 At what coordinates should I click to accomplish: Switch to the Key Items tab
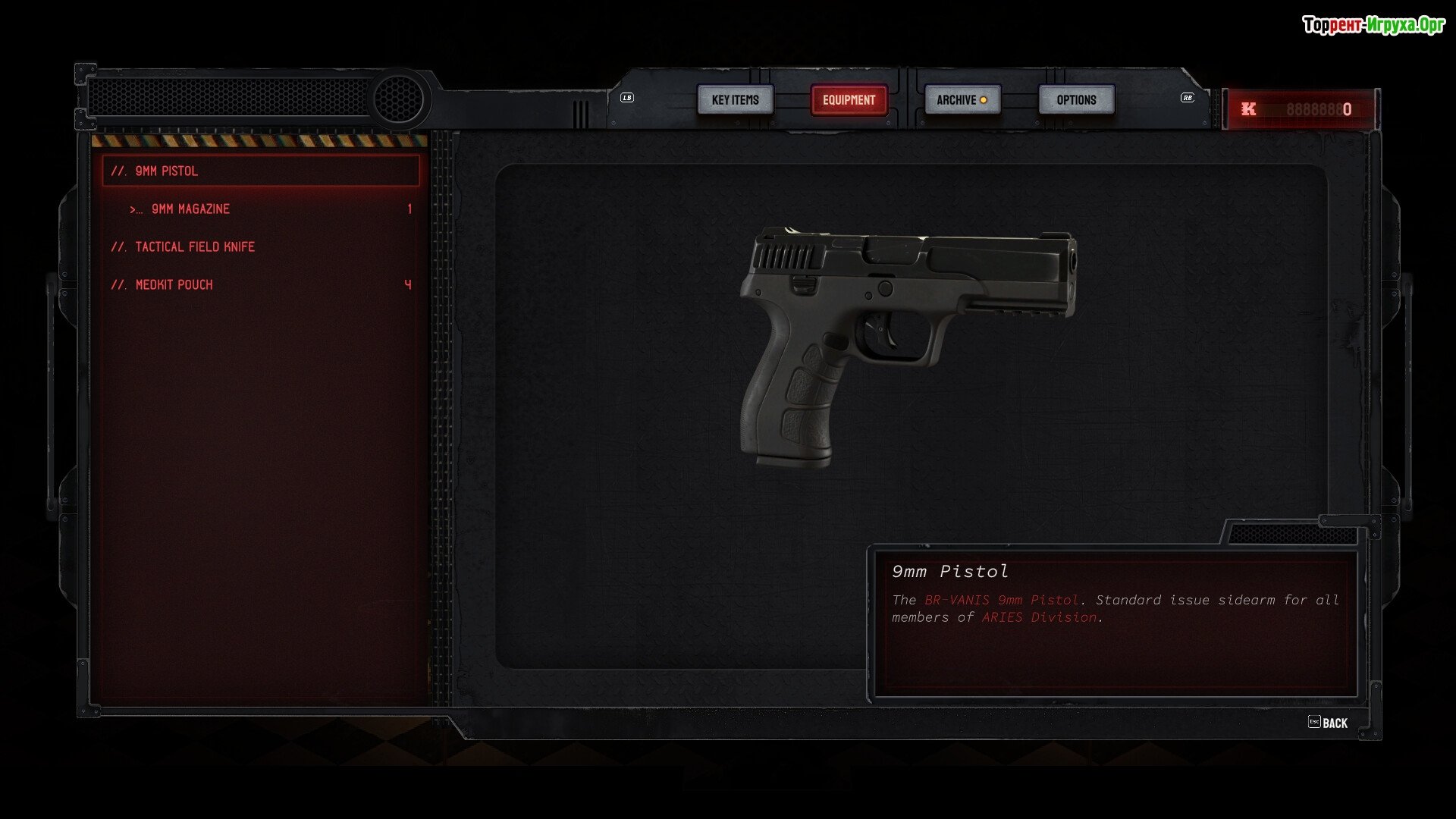(x=735, y=100)
